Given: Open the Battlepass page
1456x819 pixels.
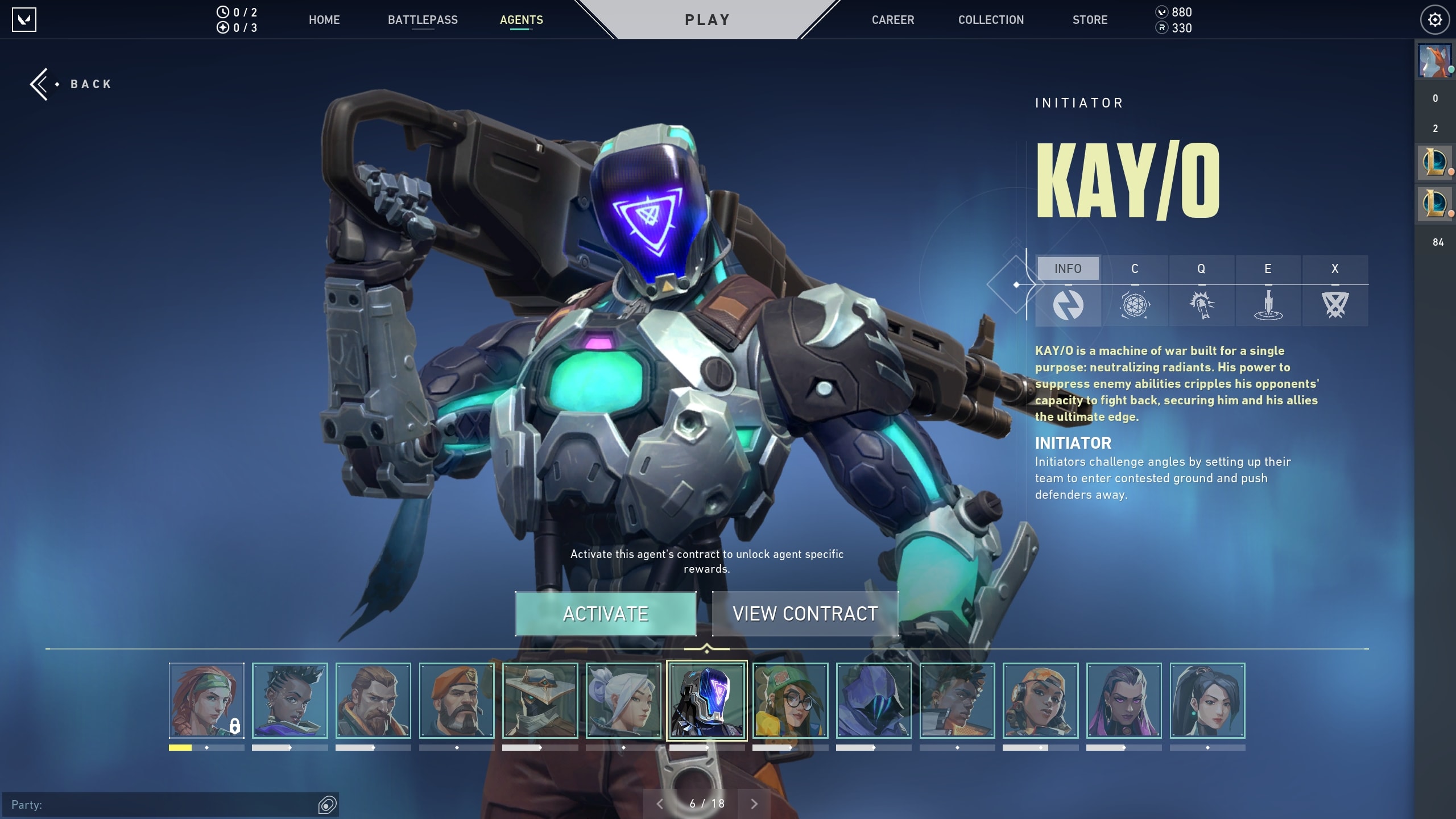Looking at the screenshot, I should [x=423, y=20].
